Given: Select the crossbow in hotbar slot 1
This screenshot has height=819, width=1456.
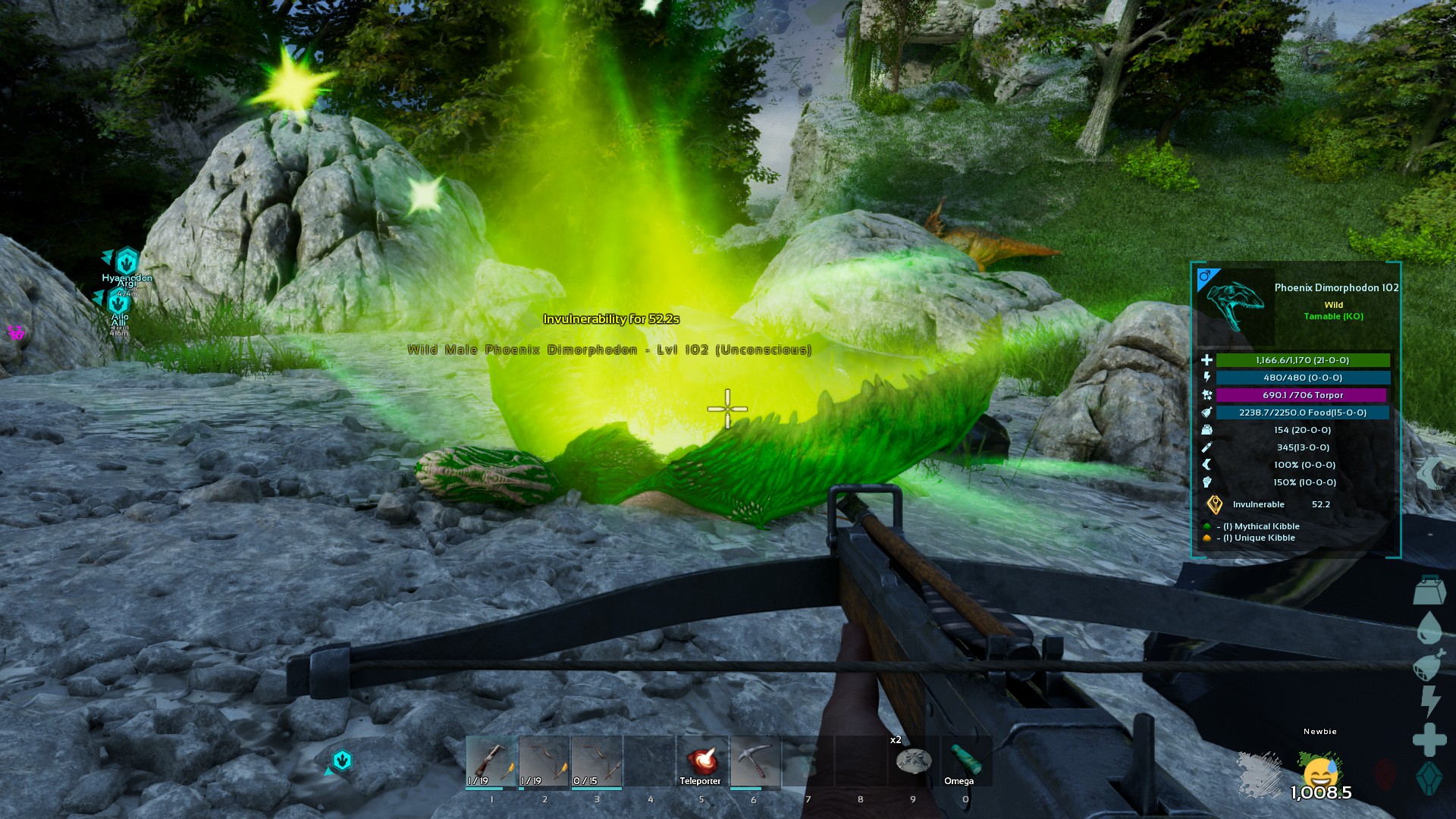Looking at the screenshot, I should [491, 761].
